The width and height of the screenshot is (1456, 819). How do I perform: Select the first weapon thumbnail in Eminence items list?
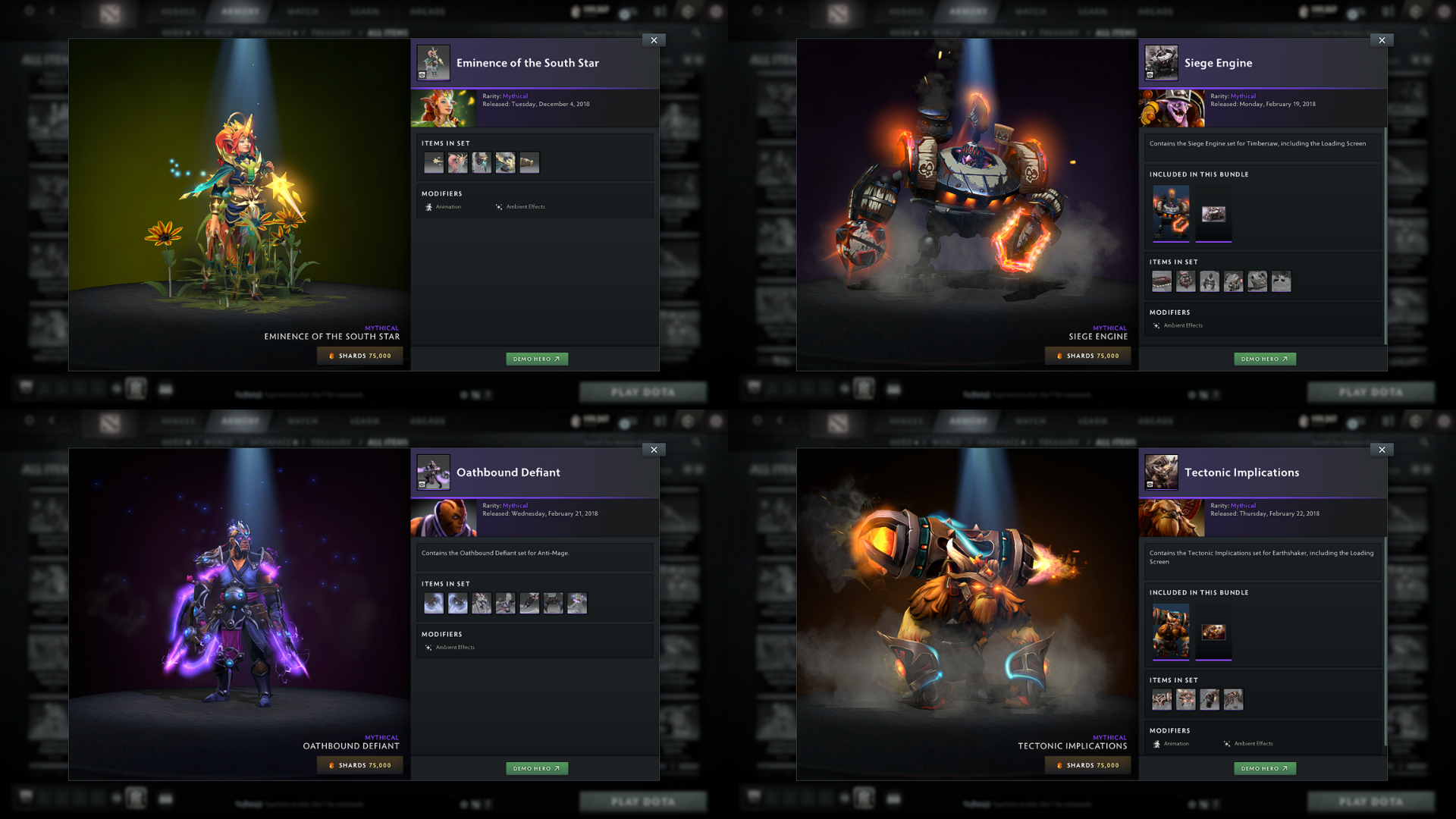tap(434, 162)
